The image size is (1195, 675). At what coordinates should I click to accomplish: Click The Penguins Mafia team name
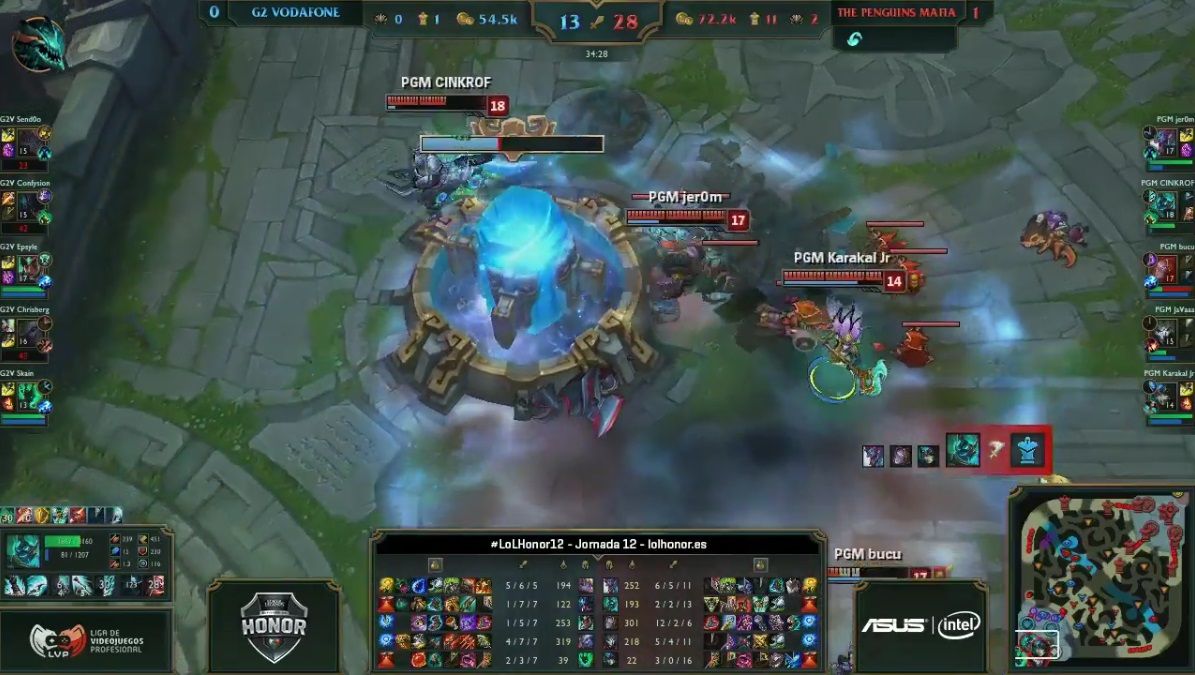(x=895, y=13)
